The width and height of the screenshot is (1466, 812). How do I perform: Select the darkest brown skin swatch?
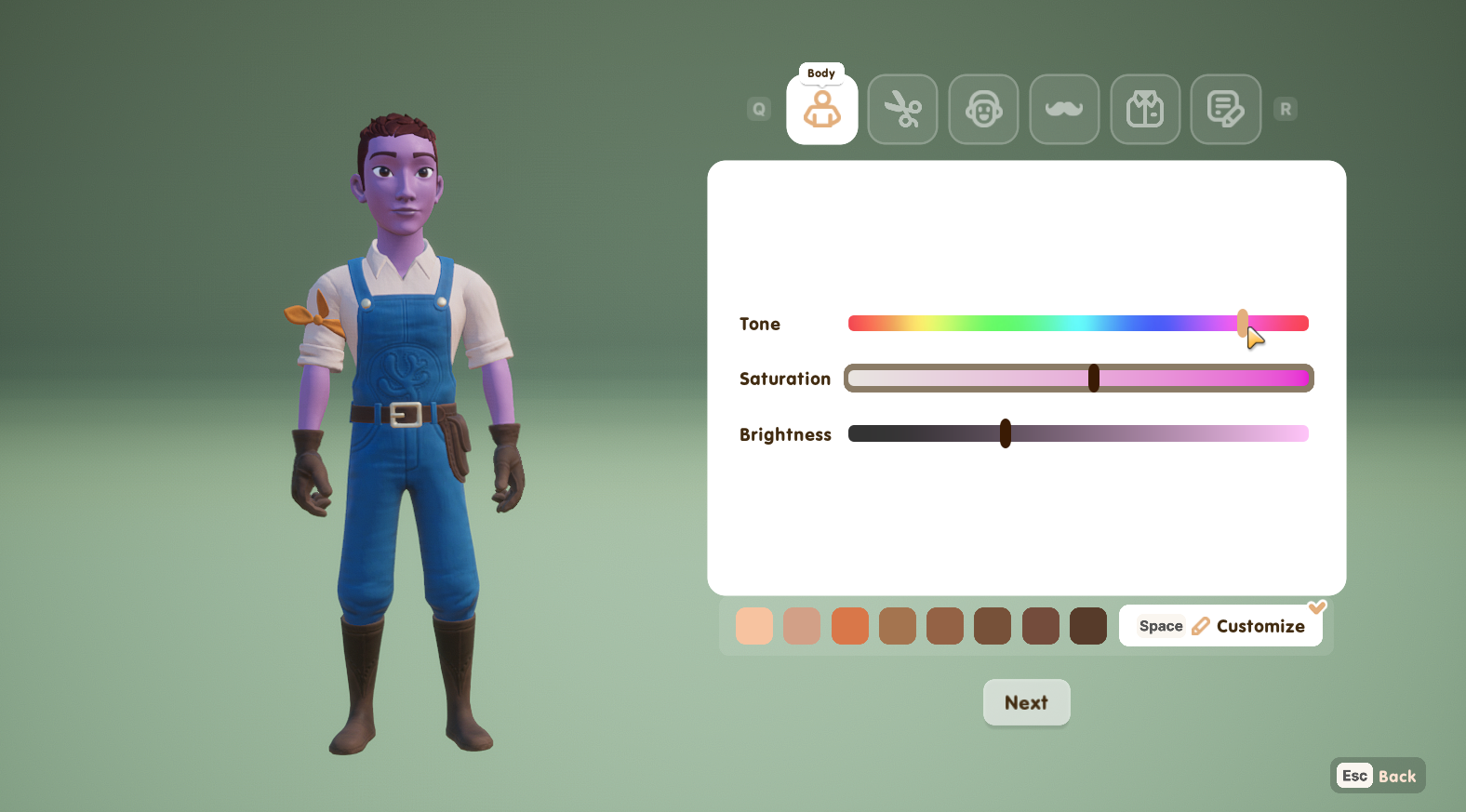[x=1088, y=626]
